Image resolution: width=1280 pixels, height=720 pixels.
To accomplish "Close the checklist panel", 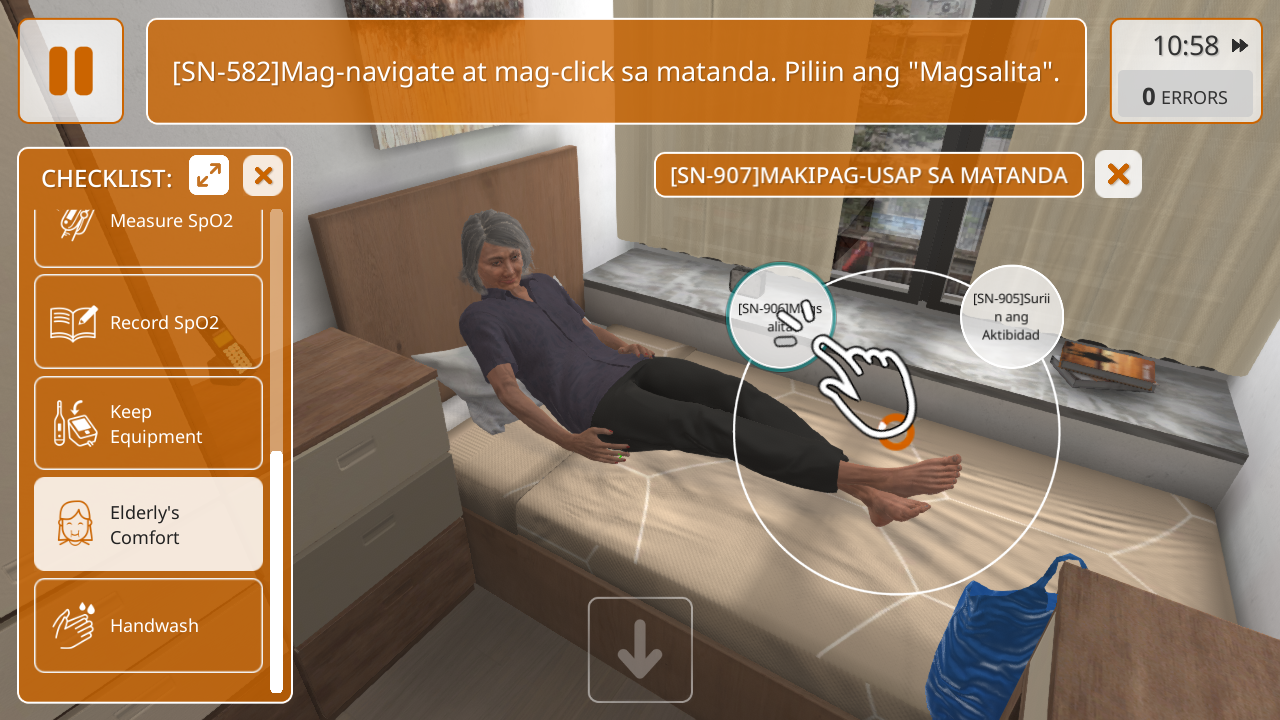I will [x=263, y=176].
